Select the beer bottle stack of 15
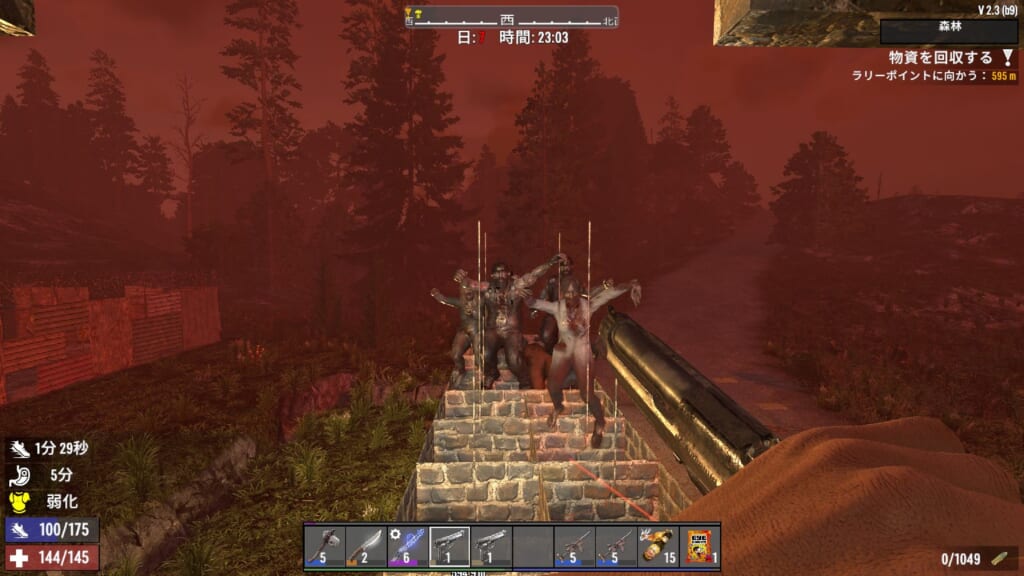Viewport: 1024px width, 576px height. click(x=658, y=547)
